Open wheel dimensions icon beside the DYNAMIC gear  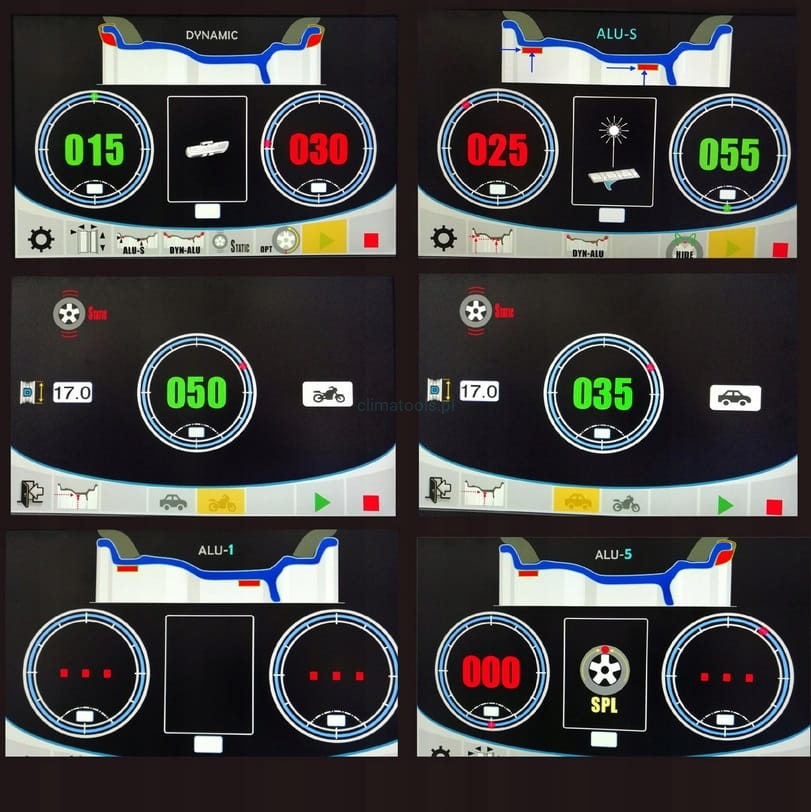pyautogui.click(x=88, y=241)
